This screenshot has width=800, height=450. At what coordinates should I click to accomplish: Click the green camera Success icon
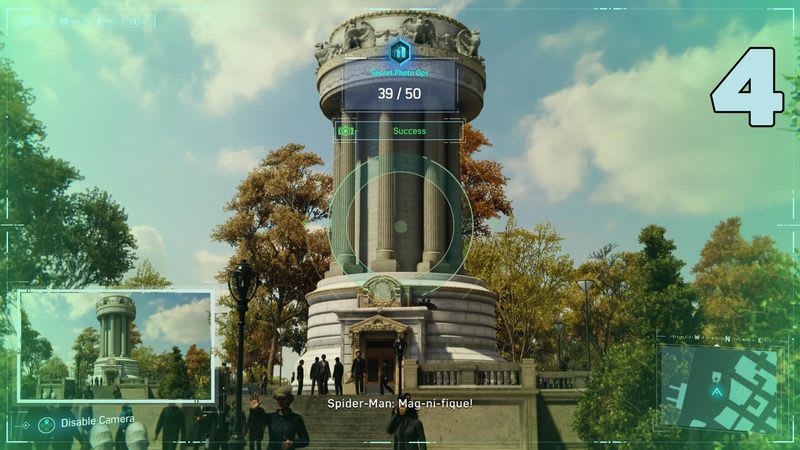pyautogui.click(x=346, y=131)
